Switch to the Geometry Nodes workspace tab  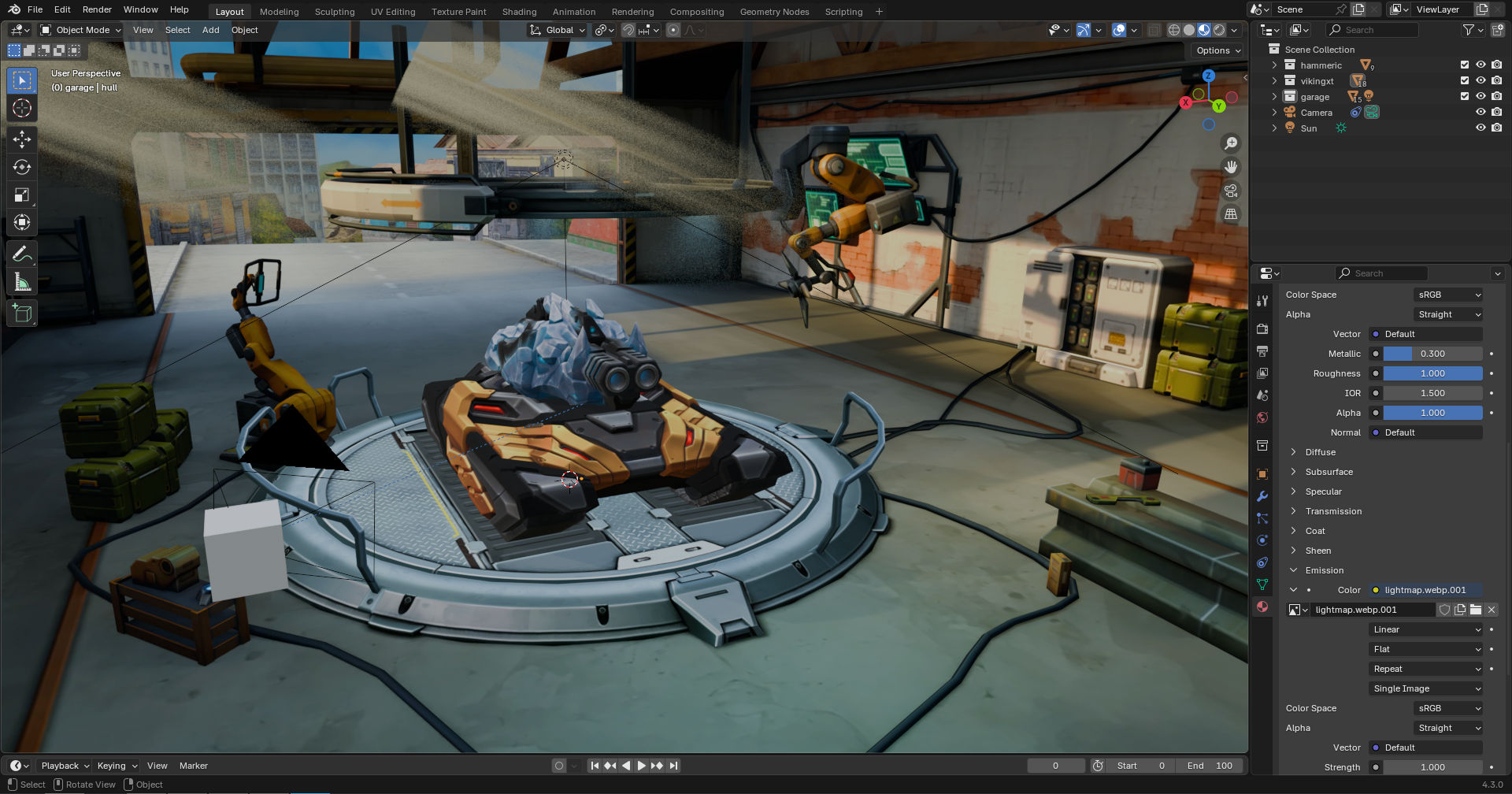(774, 12)
